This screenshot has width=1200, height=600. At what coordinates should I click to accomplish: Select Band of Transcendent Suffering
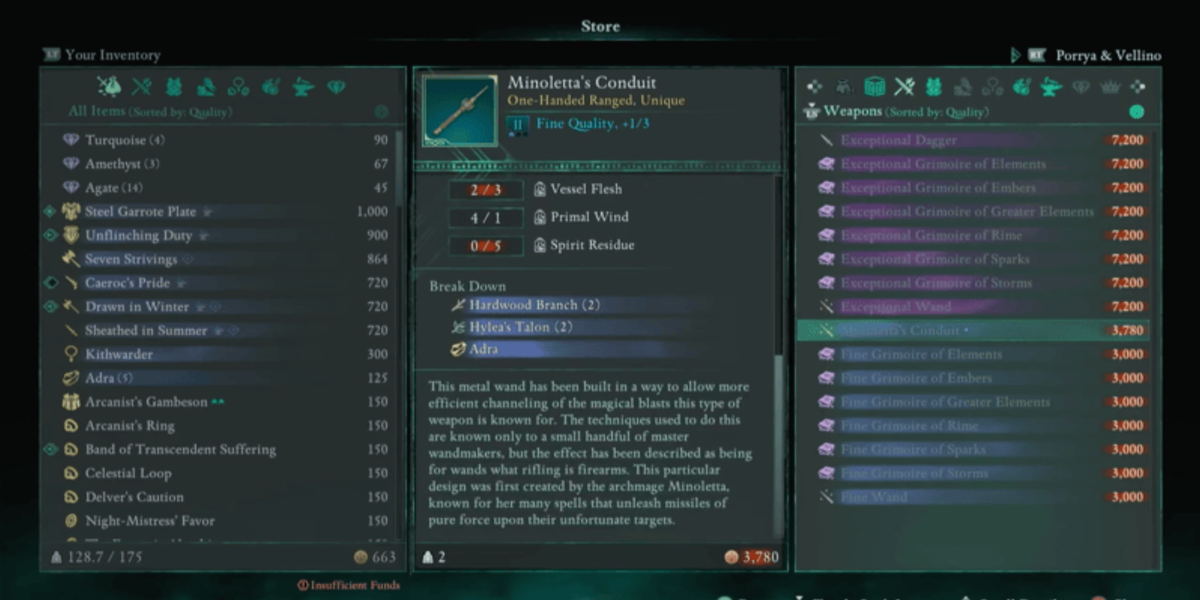(180, 450)
